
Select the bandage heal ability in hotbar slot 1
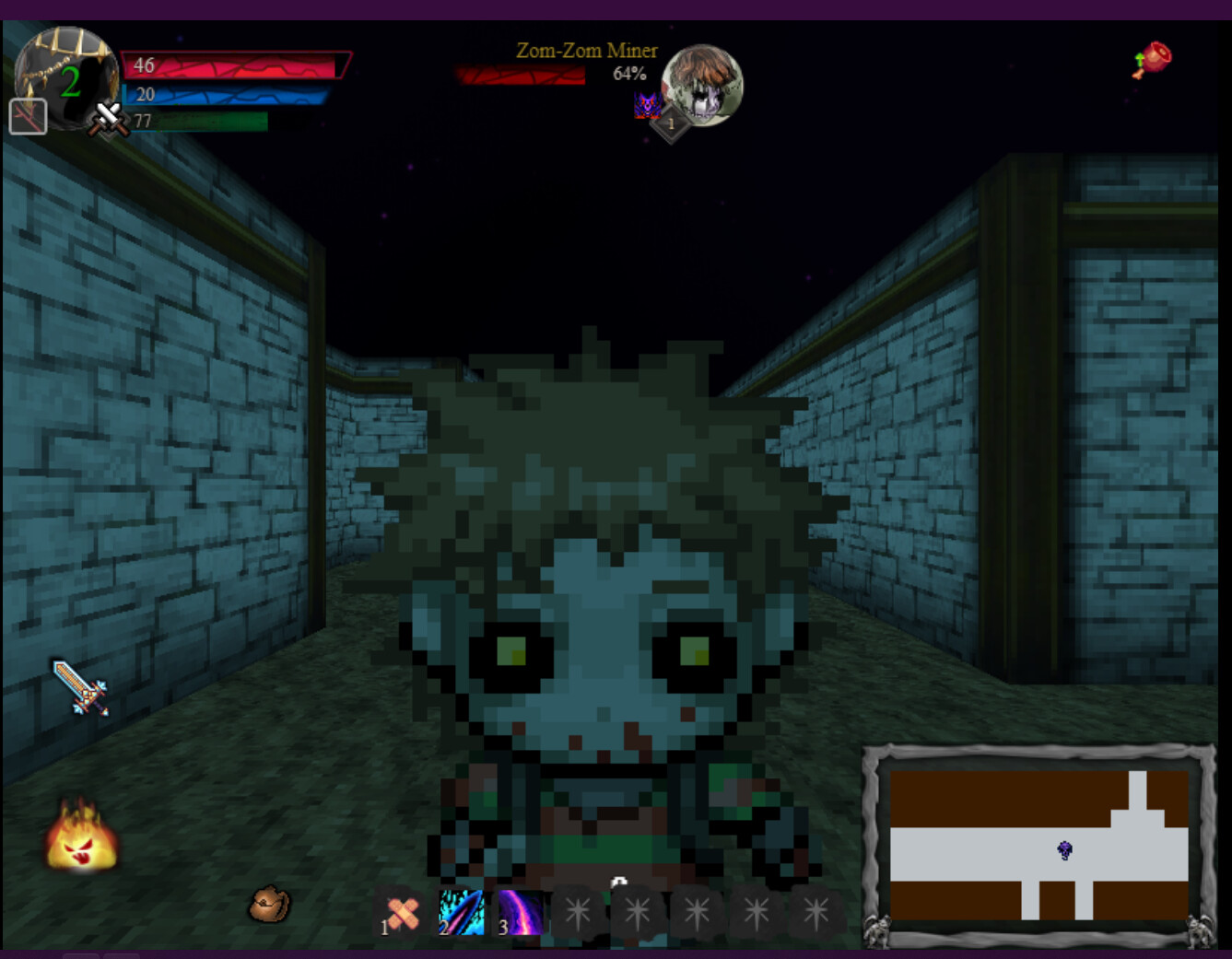point(401,915)
